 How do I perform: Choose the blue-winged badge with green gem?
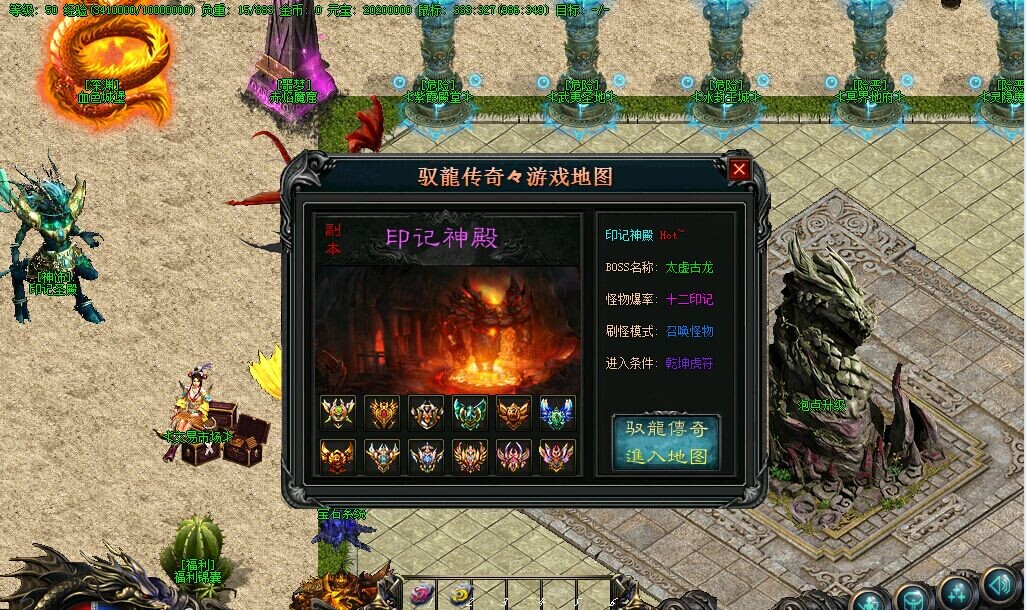point(557,412)
